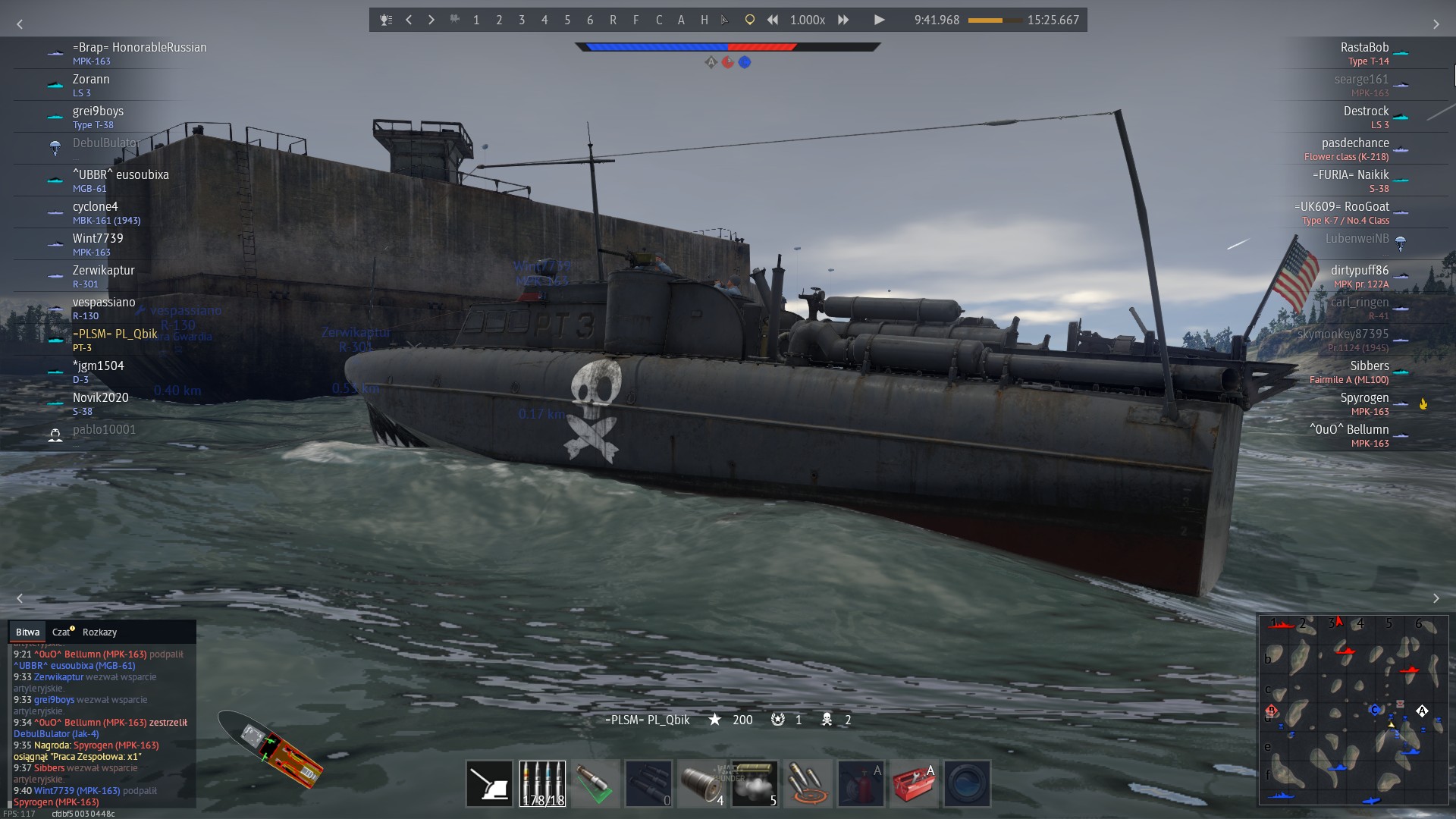Image resolution: width=1456 pixels, height=819 pixels.
Task: Deploy the smoke screen ability
Action: (x=754, y=783)
